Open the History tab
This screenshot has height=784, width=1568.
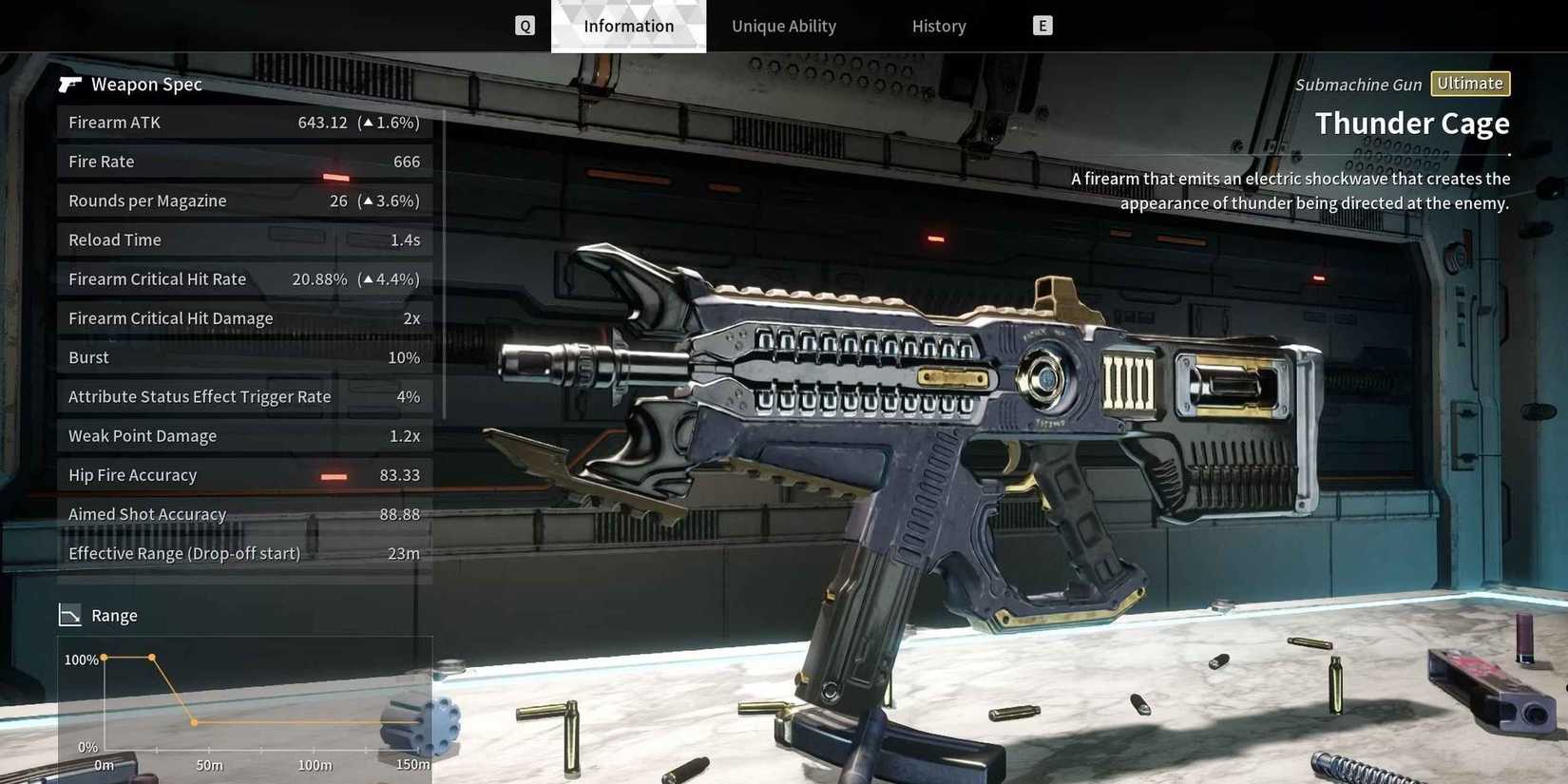click(x=938, y=26)
